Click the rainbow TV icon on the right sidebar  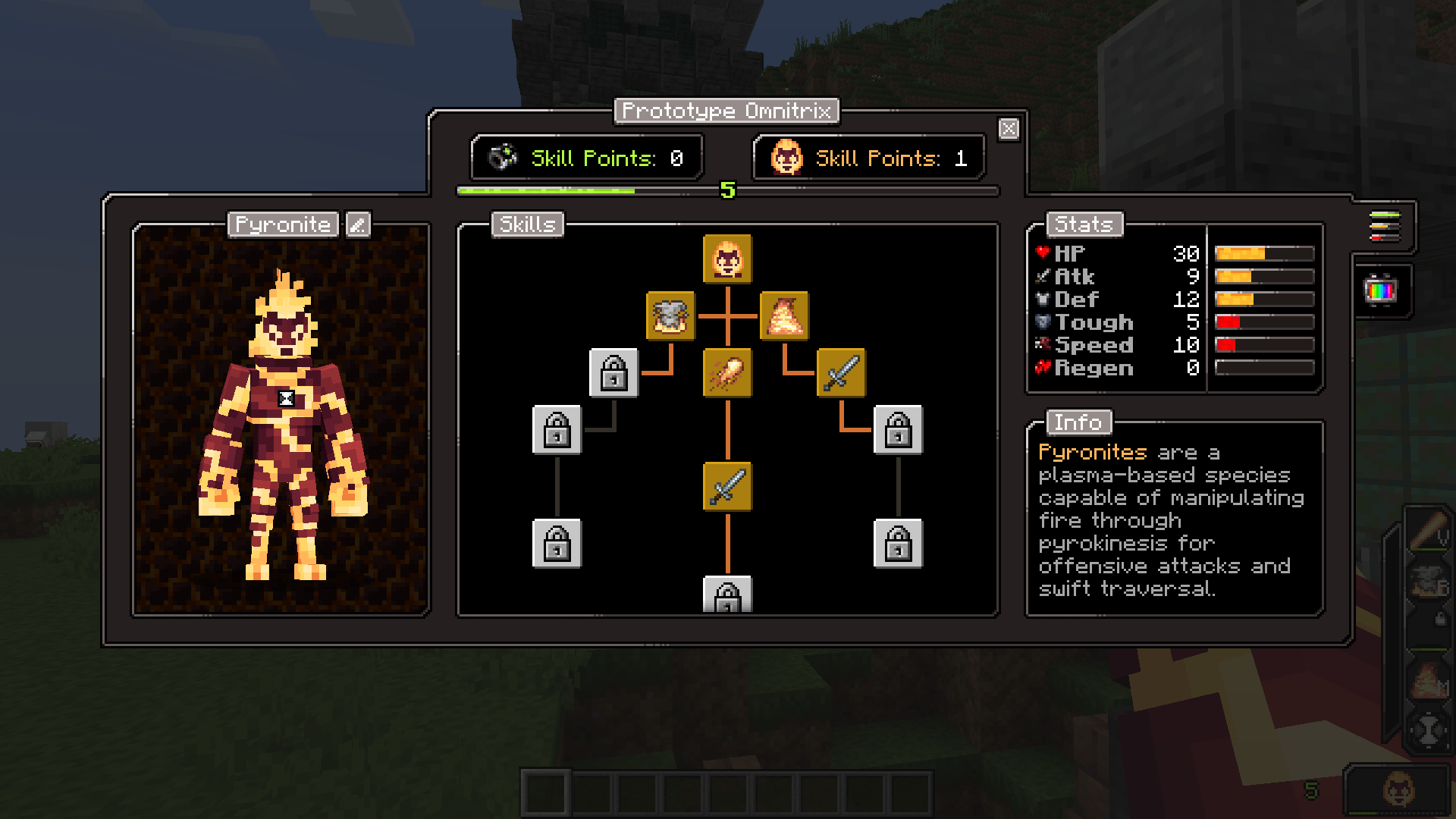click(x=1382, y=290)
